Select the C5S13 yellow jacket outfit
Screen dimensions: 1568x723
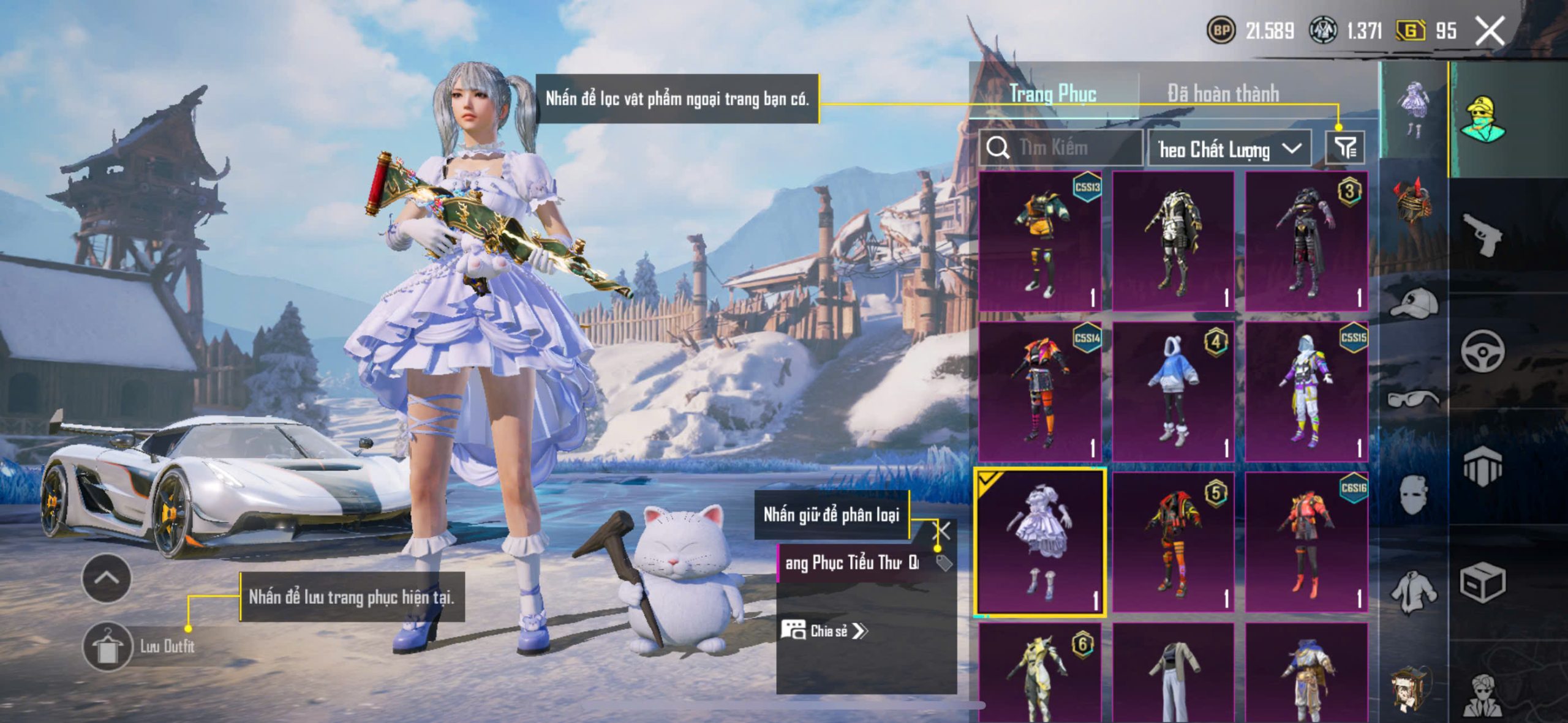point(1040,241)
